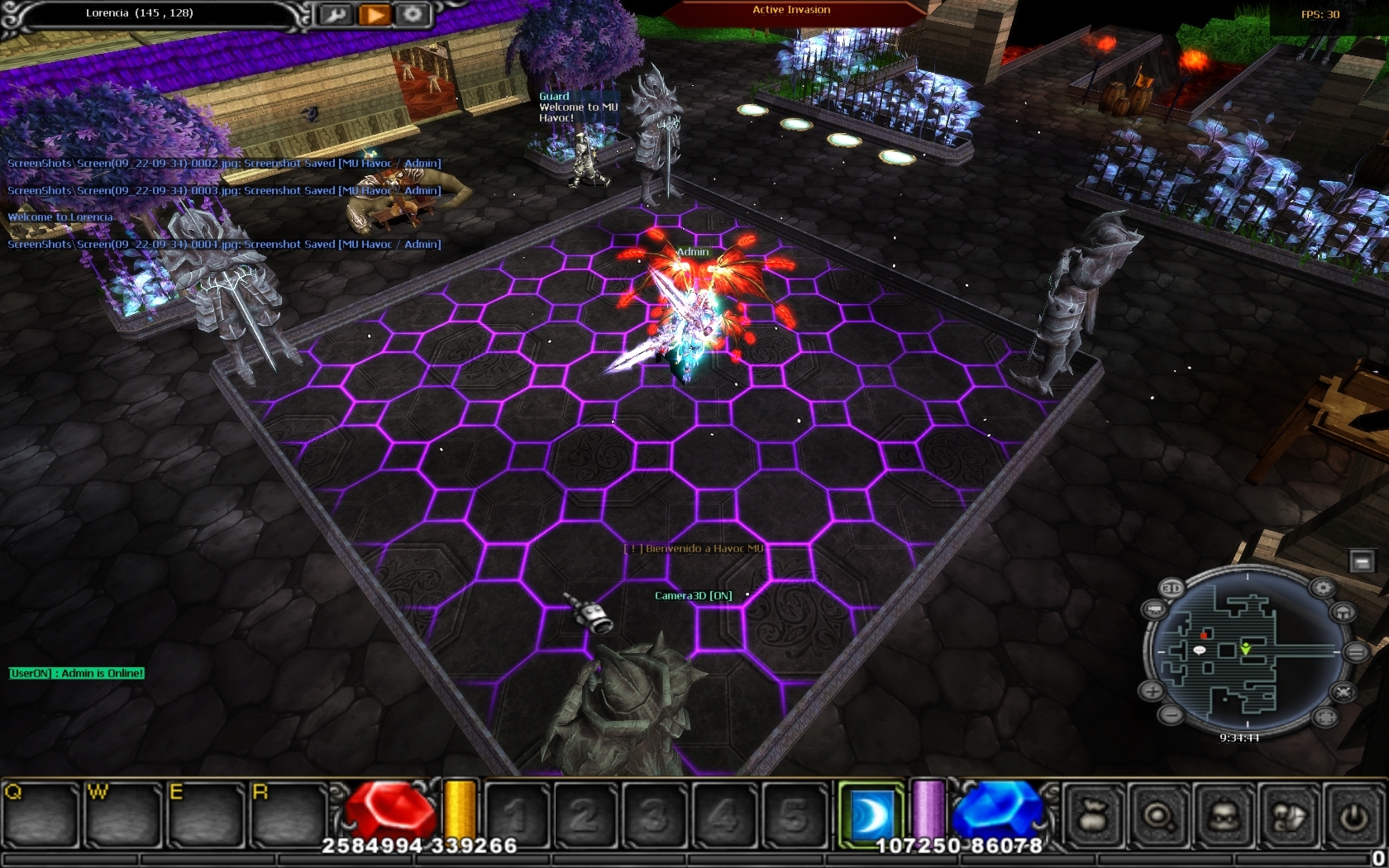Open the minimap's three-line menu button
This screenshot has height=868, width=1389.
point(1356,652)
